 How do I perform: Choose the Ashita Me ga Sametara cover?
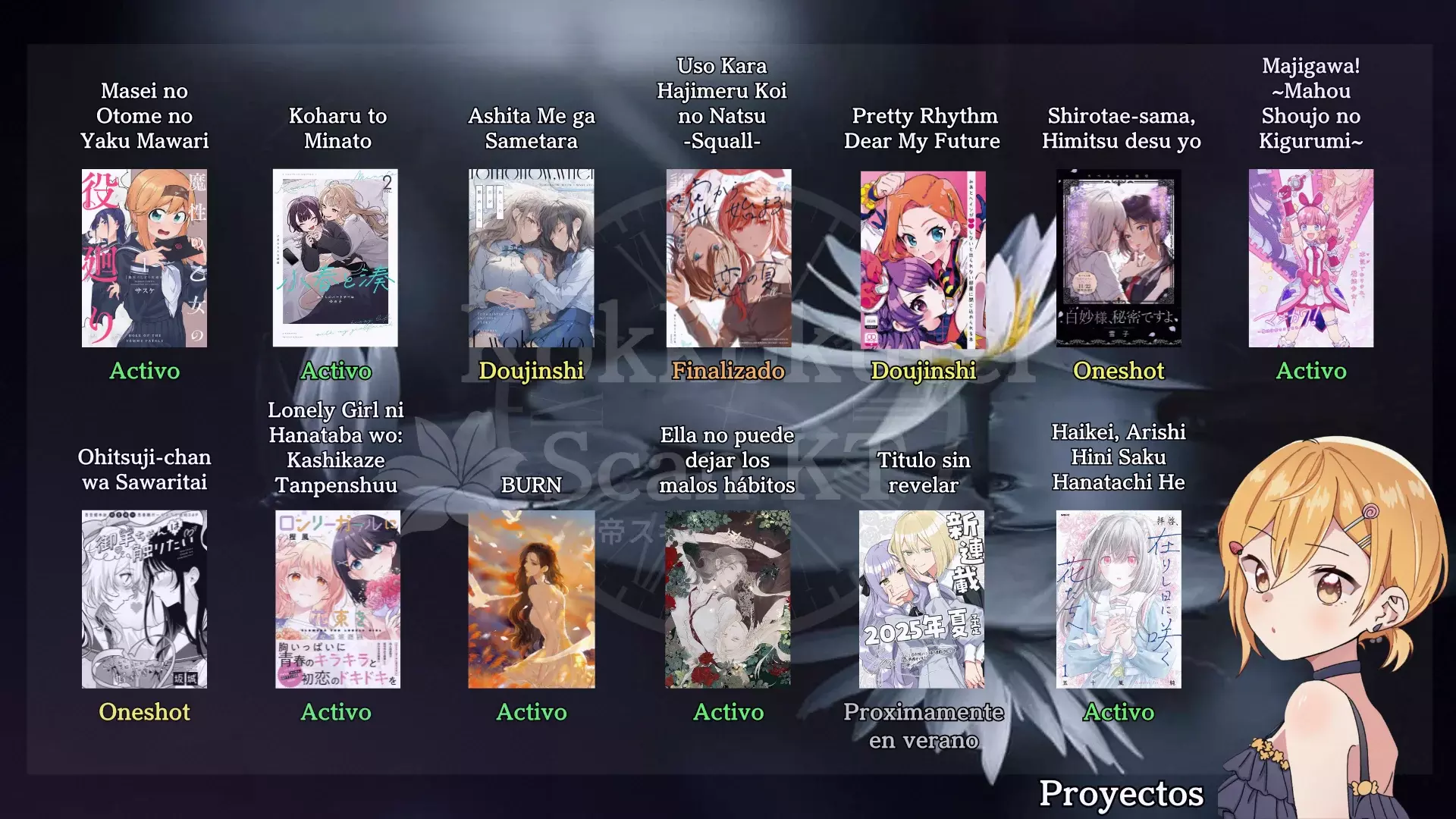[531, 258]
